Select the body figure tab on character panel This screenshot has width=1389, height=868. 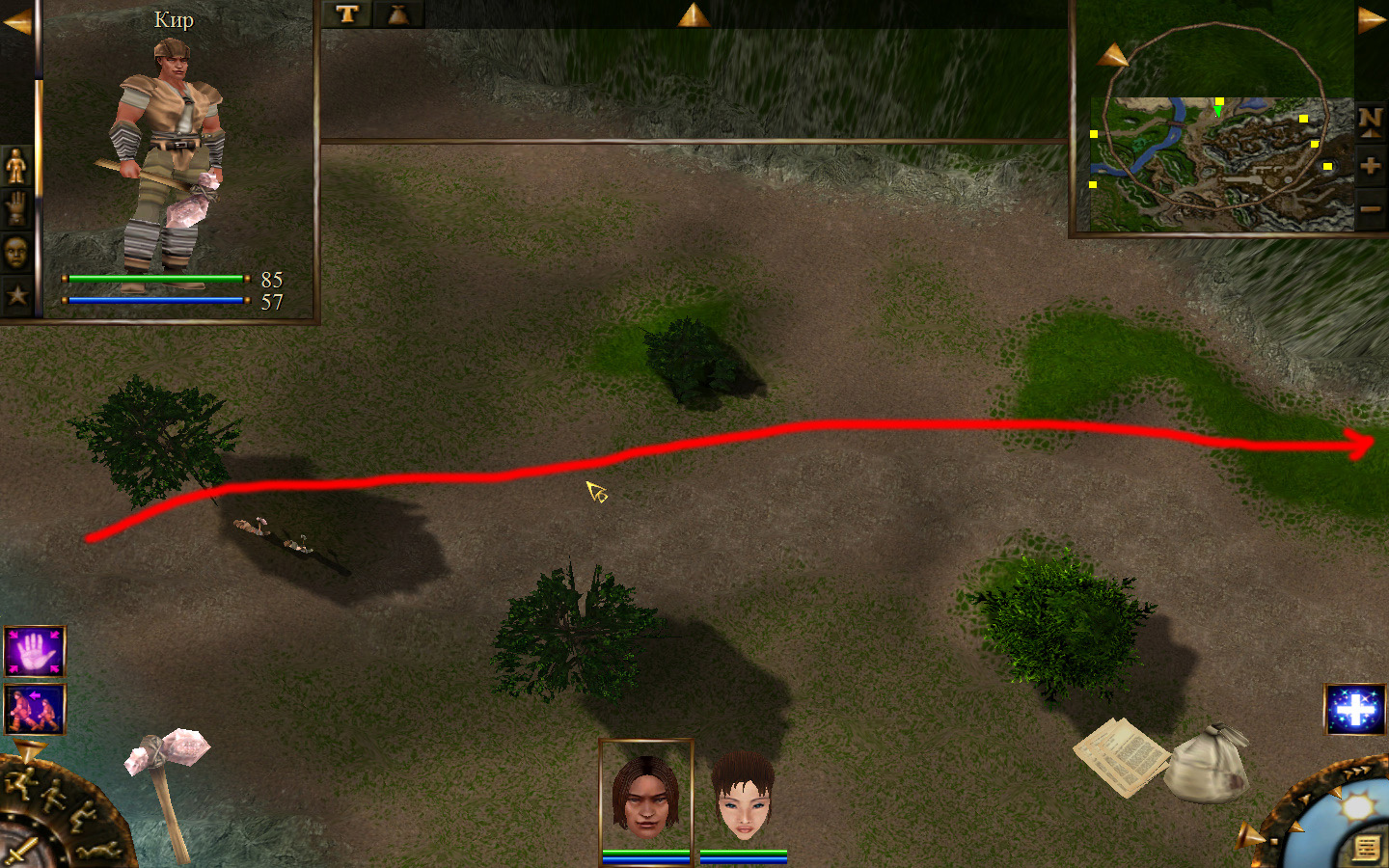click(15, 166)
